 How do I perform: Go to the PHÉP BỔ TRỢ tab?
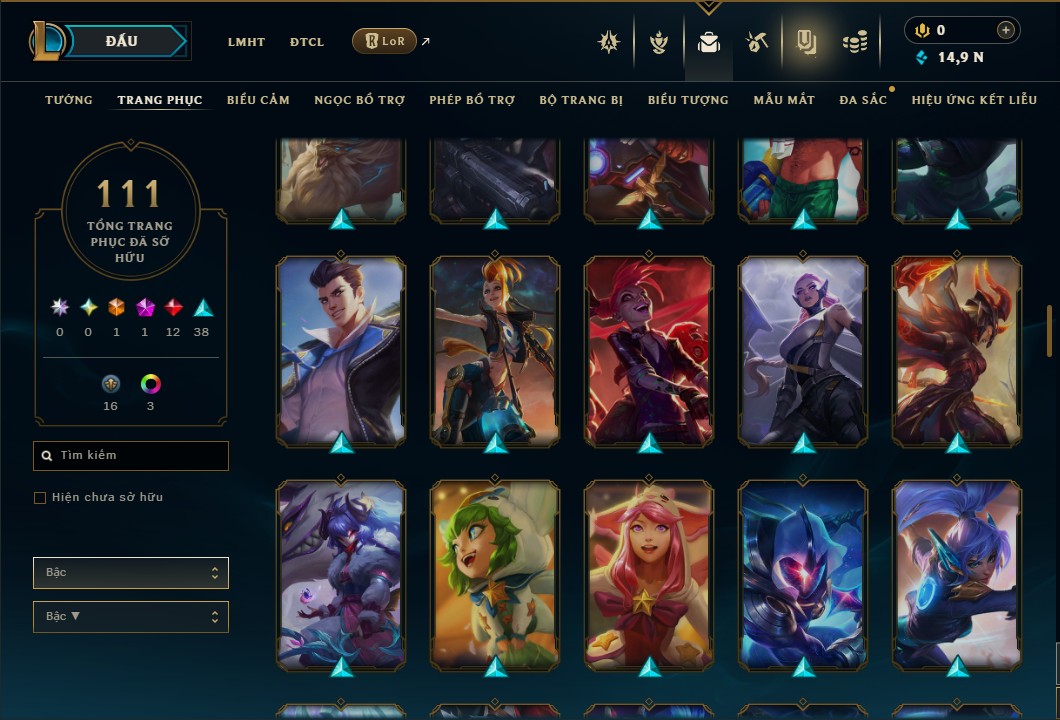click(472, 100)
